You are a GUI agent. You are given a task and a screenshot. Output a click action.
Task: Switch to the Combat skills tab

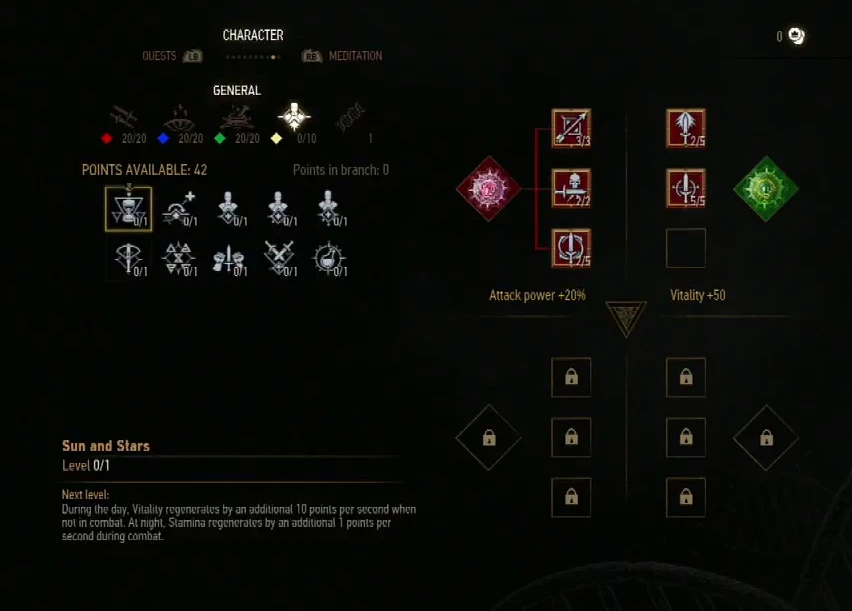[124, 118]
